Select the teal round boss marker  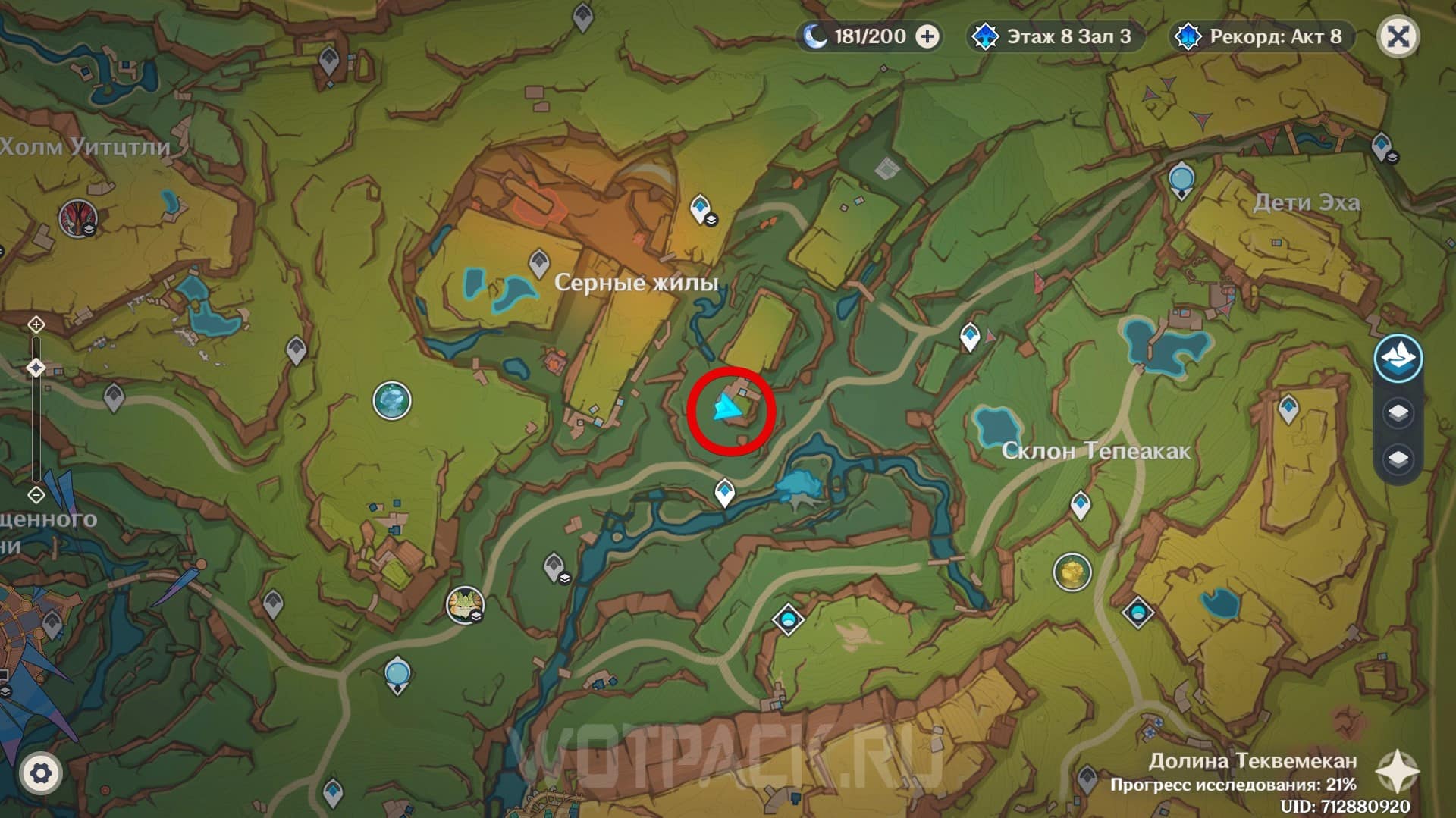point(392,400)
